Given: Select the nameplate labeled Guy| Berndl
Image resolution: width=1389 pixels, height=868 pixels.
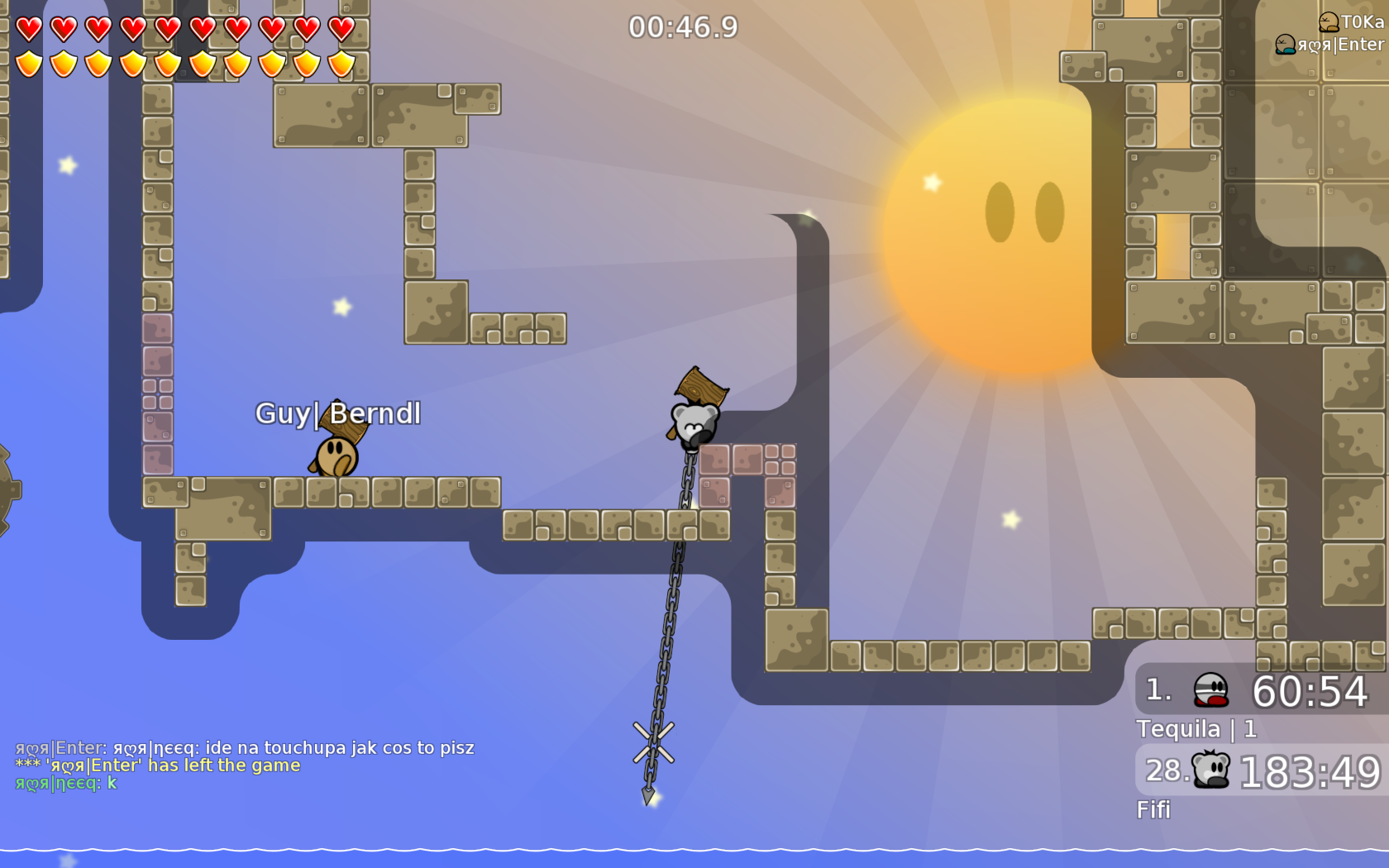Looking at the screenshot, I should tap(339, 413).
